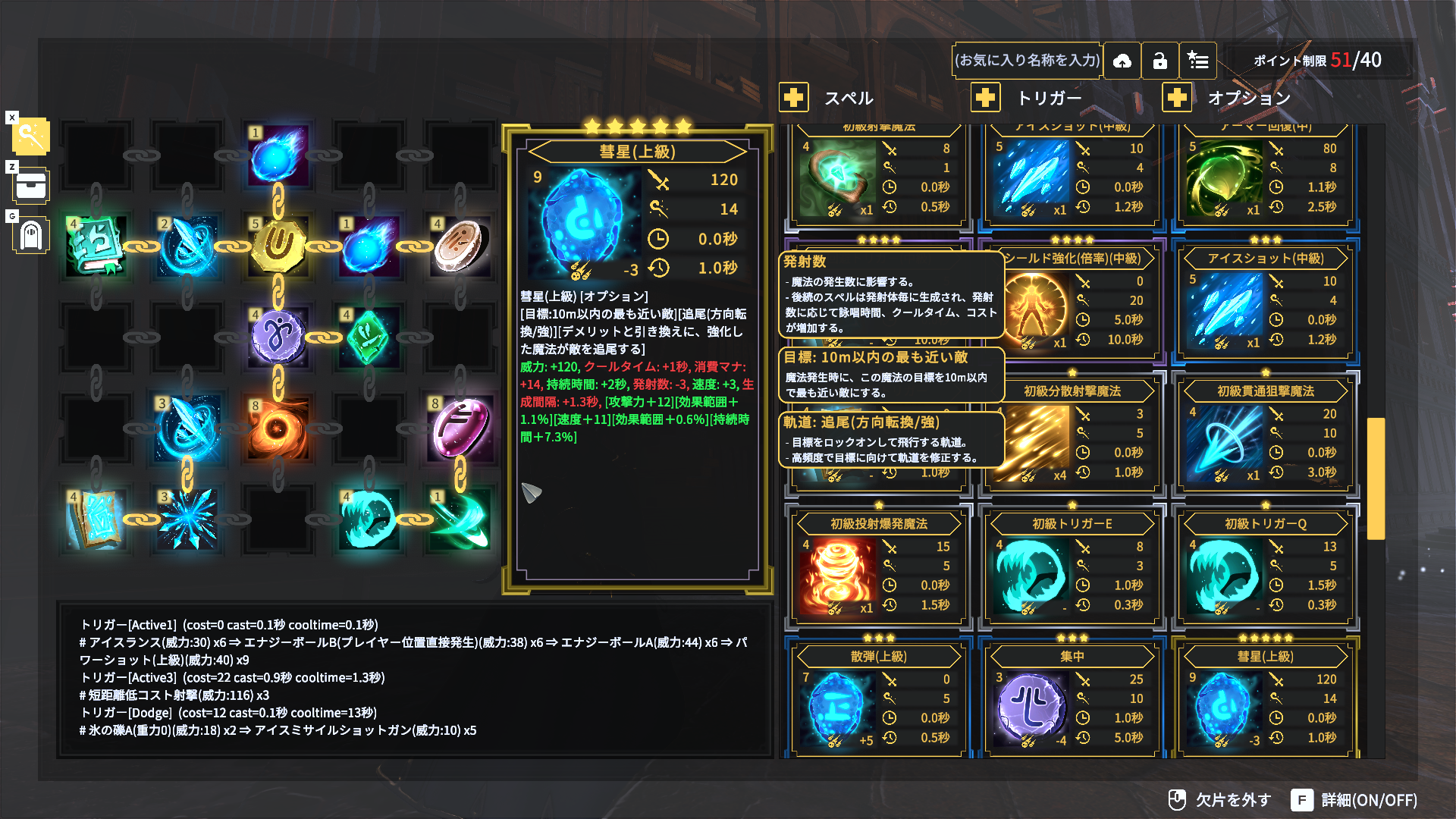Add a new spell with the スペル plus button
Viewport: 1456px width, 819px height.
(793, 97)
